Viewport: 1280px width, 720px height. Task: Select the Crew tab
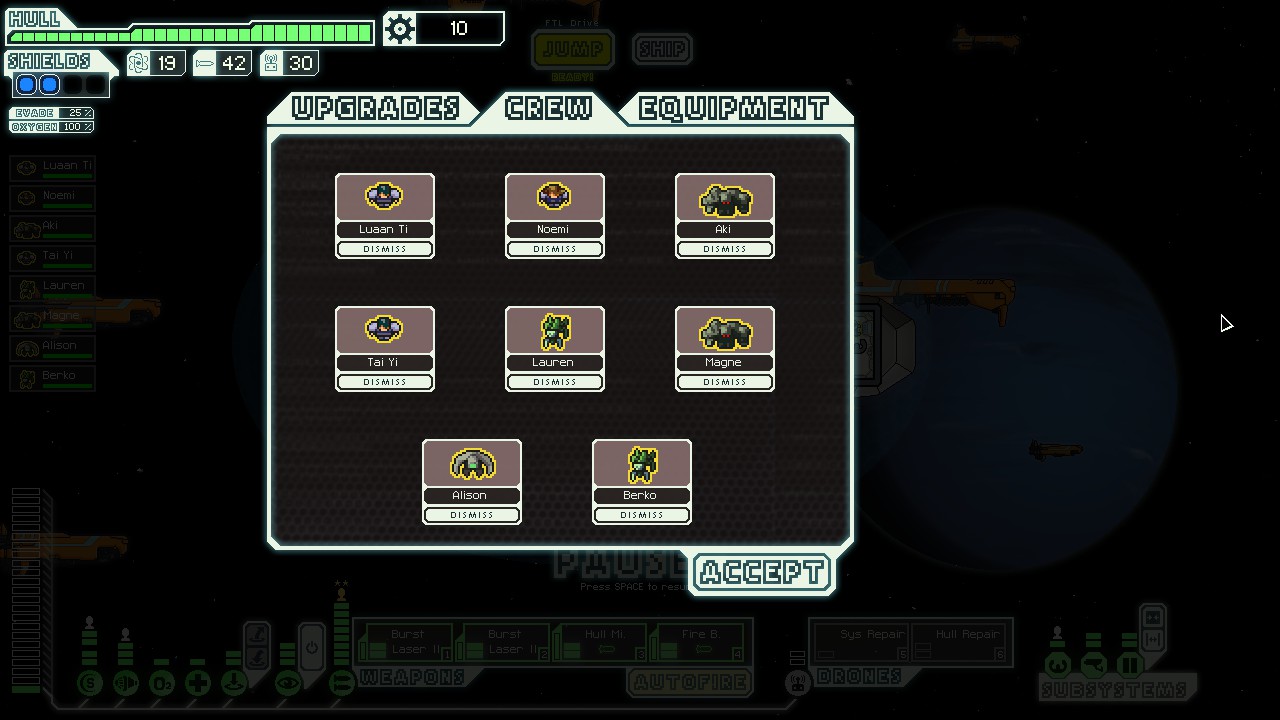pos(549,108)
